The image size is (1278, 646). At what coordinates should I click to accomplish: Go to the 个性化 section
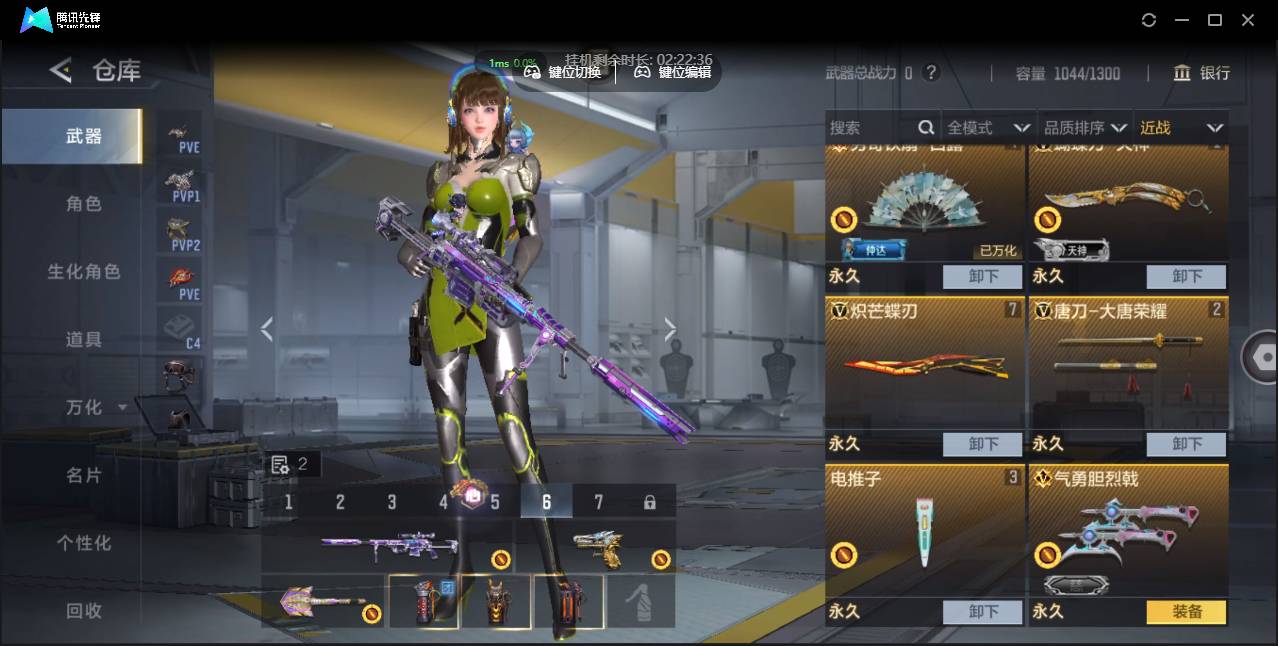[84, 543]
